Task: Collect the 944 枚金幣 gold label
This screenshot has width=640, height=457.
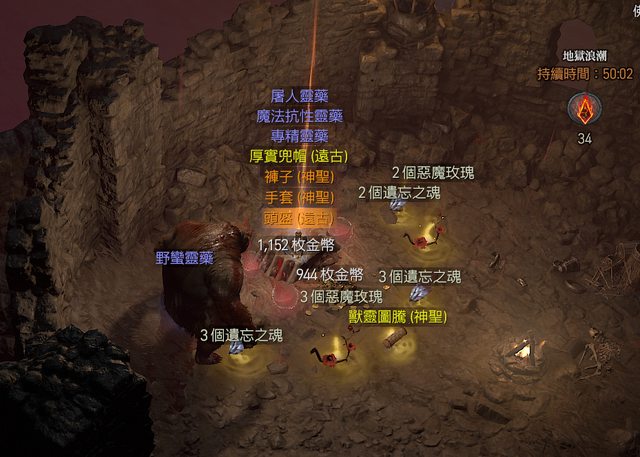Action: pos(329,274)
